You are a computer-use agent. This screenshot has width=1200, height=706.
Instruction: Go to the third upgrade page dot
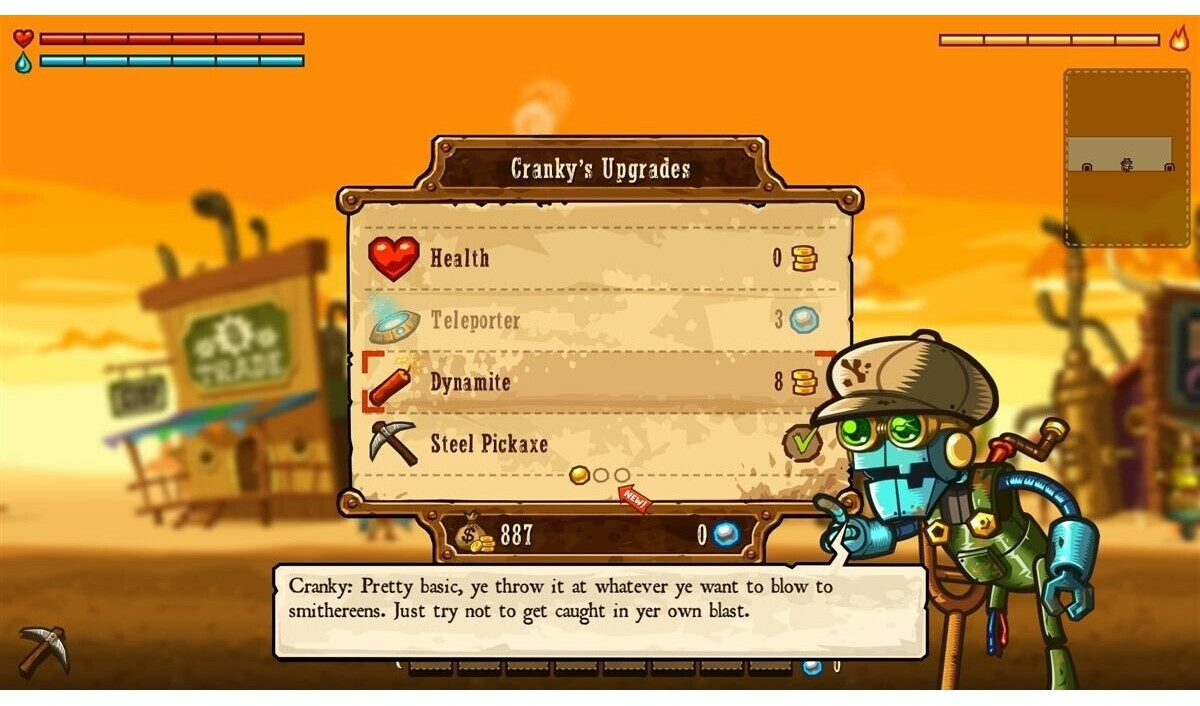click(x=622, y=475)
